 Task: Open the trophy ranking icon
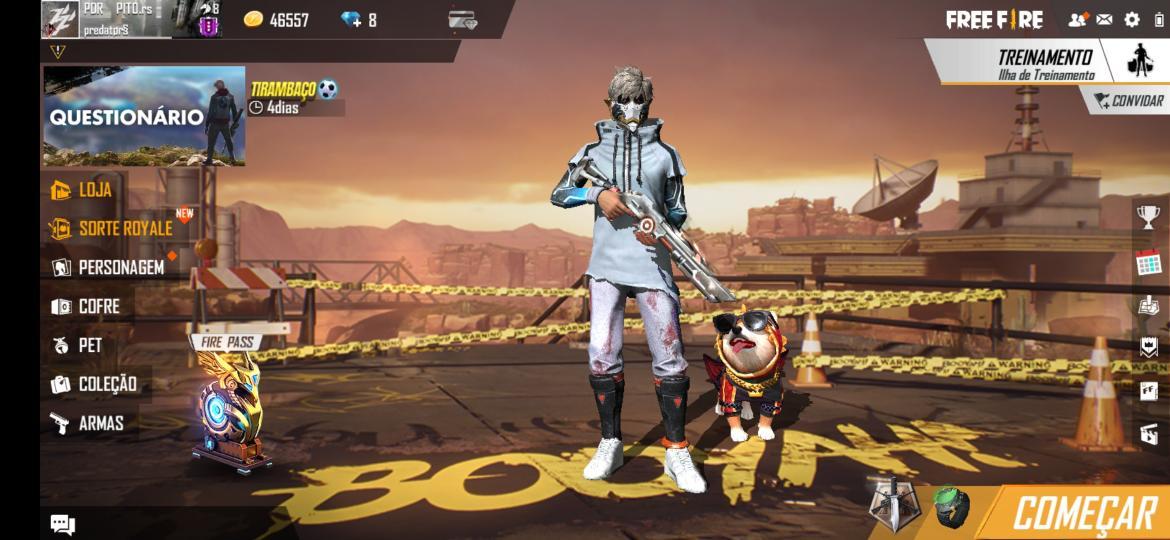point(1148,217)
